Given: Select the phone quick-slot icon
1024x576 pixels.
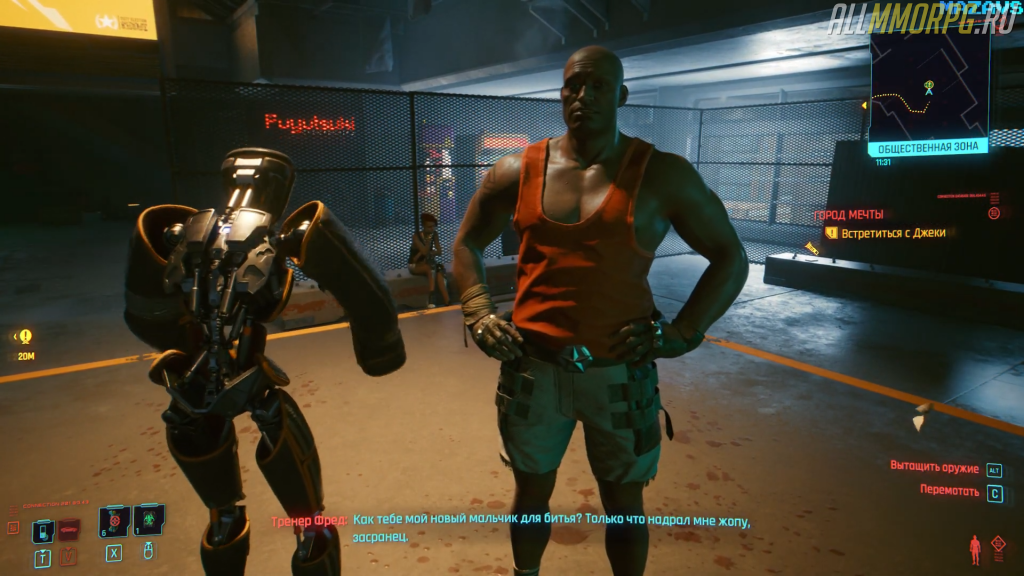Looking at the screenshot, I should (43, 530).
